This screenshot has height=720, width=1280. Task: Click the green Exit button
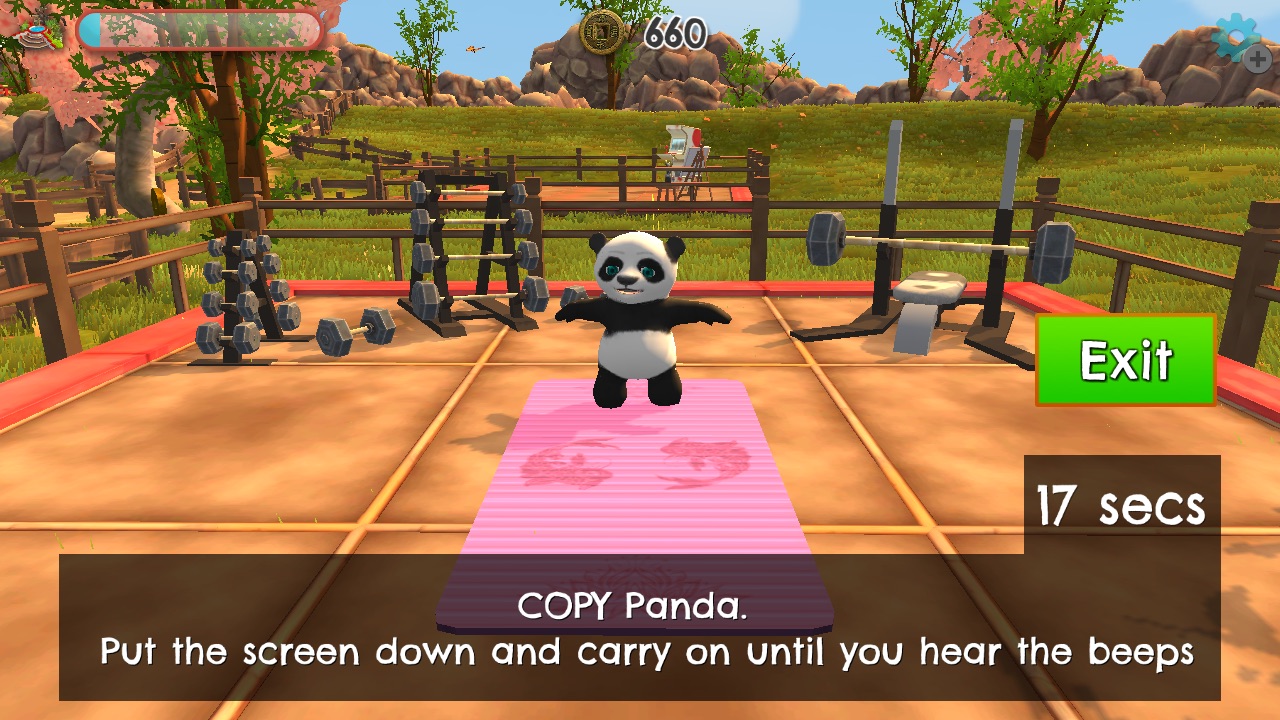1125,360
